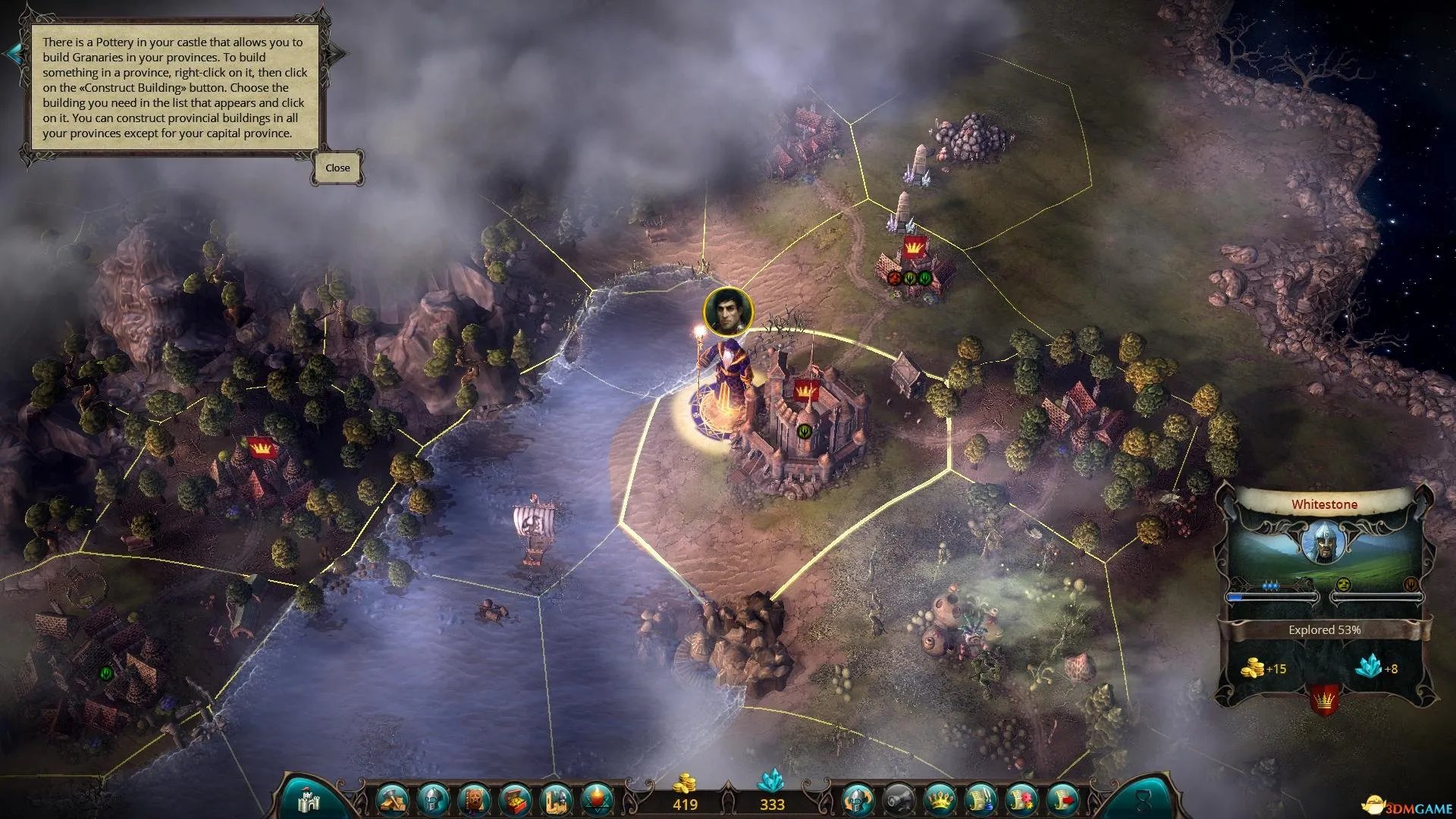Open the pentagram spellbook icon
Image resolution: width=1456 pixels, height=819 pixels.
coord(474,799)
